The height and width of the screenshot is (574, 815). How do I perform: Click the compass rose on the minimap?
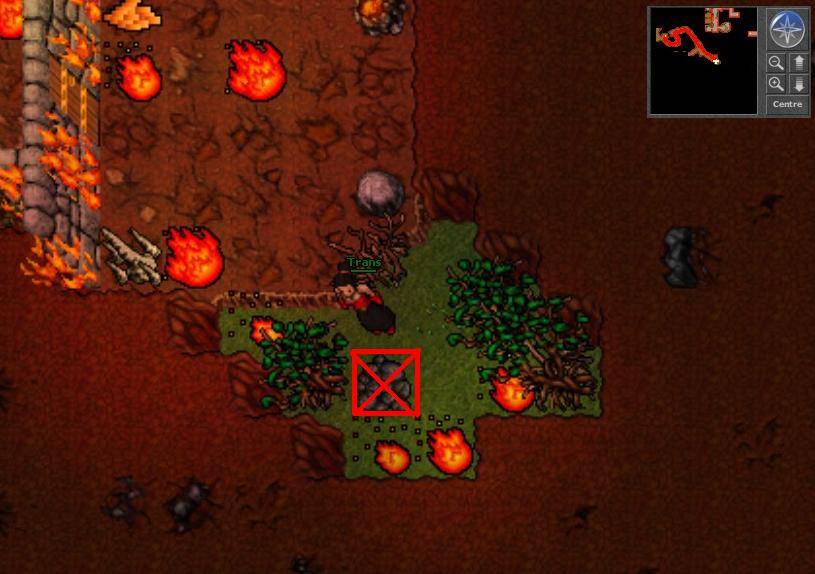click(787, 30)
